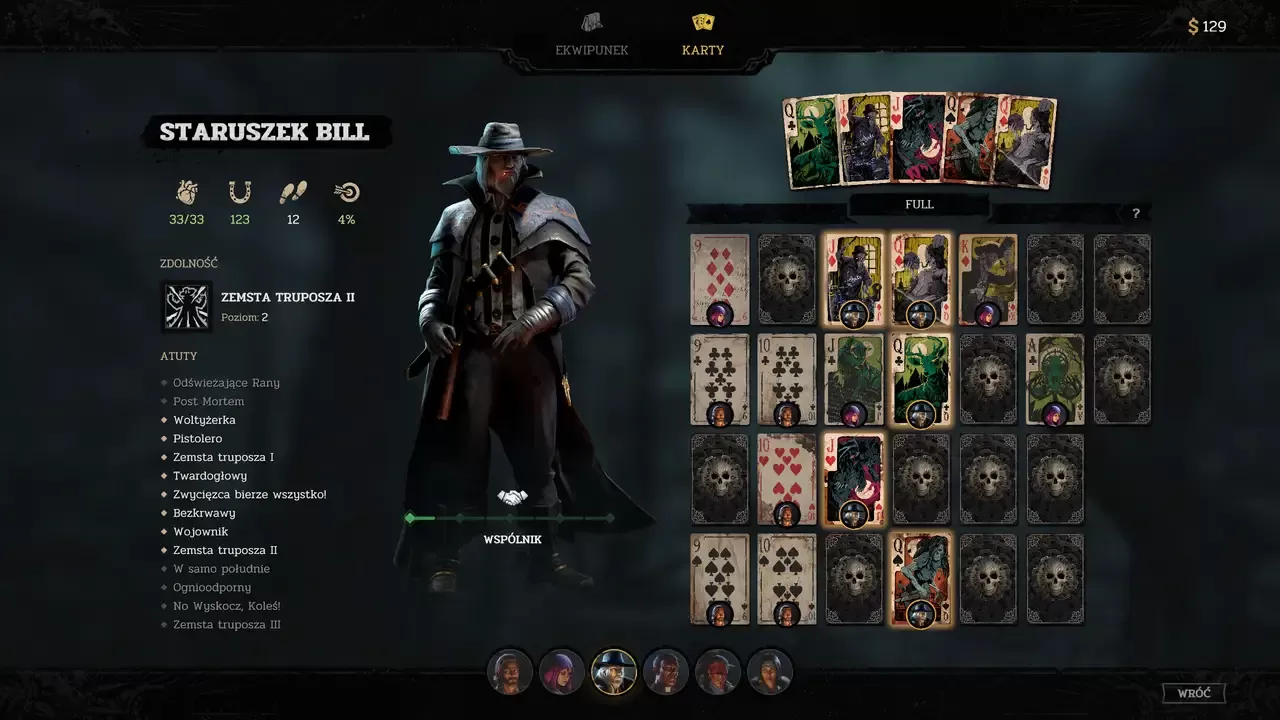Pick the jack of diamonds card
This screenshot has width=1280, height=720.
853,279
